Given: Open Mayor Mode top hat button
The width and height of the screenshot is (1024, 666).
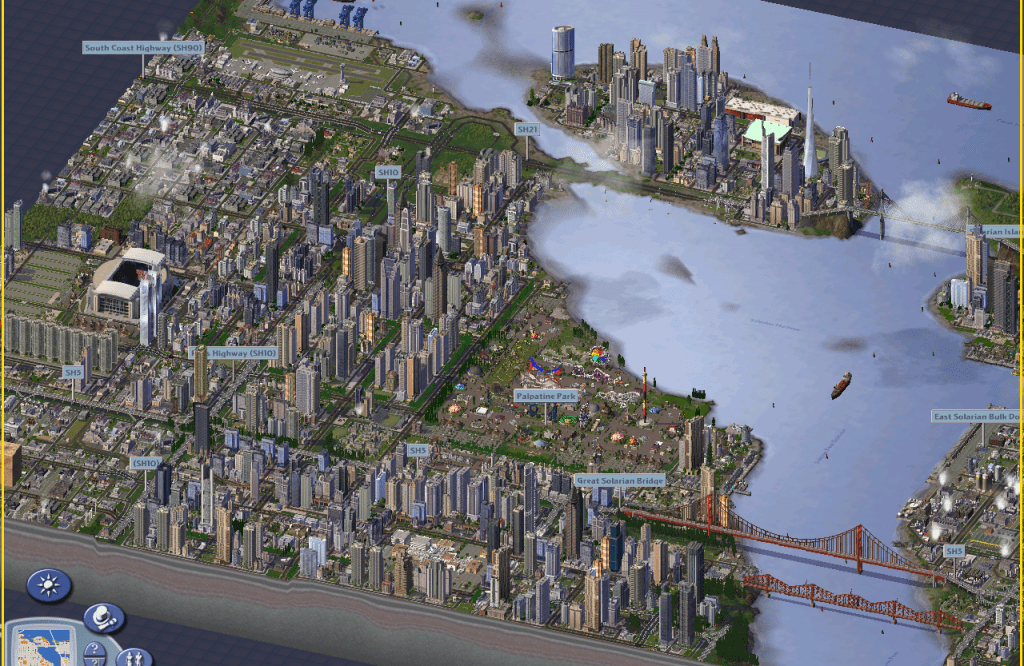Looking at the screenshot, I should [x=102, y=617].
